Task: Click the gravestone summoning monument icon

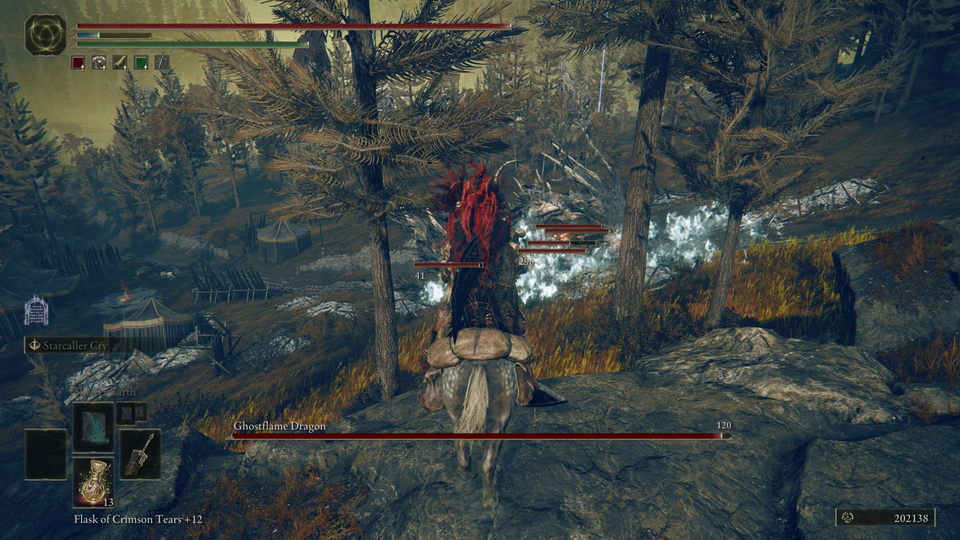Action: (36, 310)
